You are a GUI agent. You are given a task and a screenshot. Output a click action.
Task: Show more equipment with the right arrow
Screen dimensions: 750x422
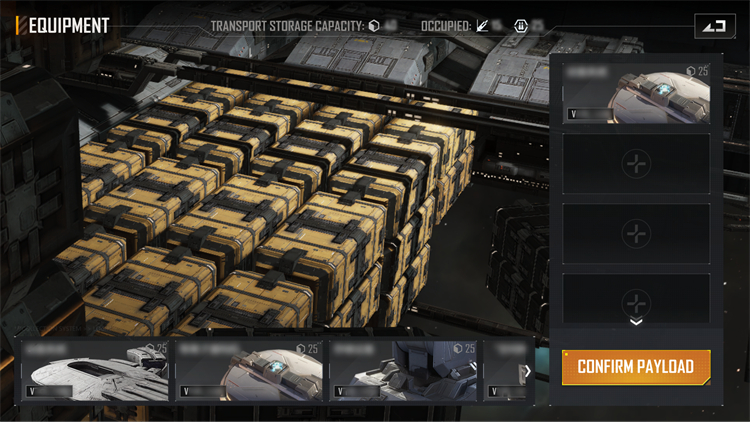pos(527,371)
